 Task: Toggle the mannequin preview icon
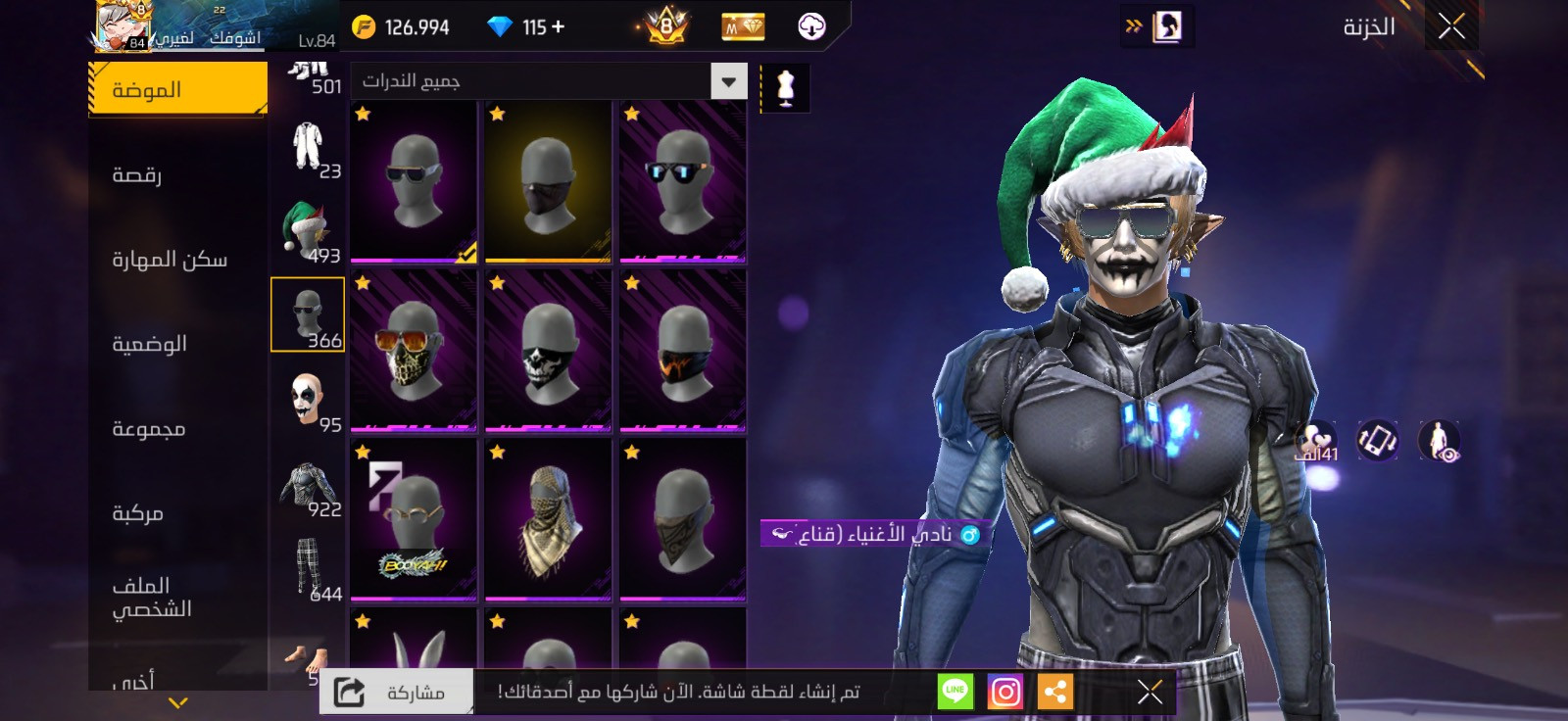pyautogui.click(x=785, y=88)
